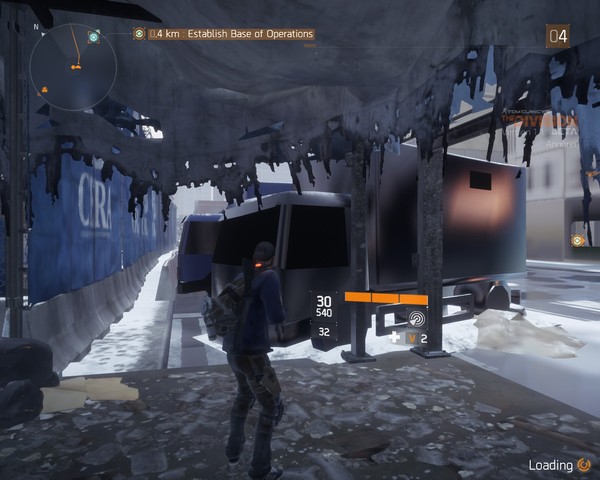Select the Establish Base of Operations objective

[229, 34]
